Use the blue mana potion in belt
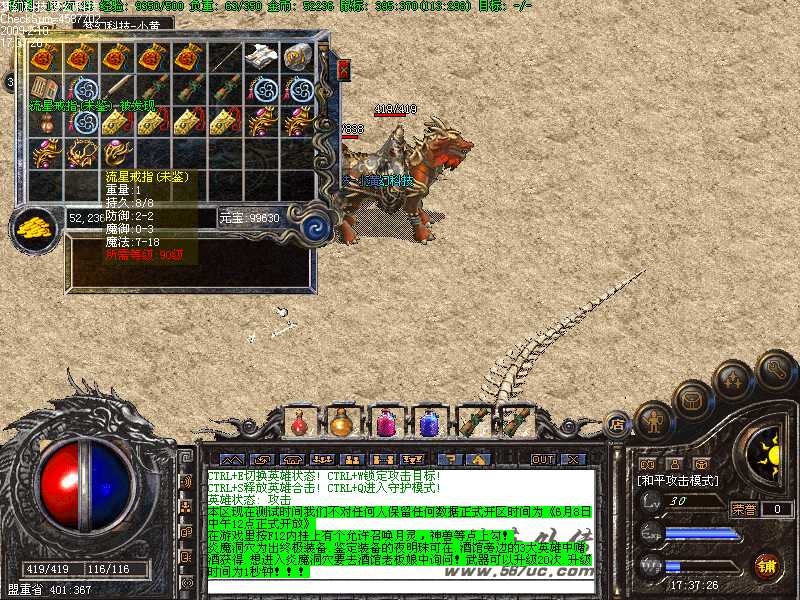 pyautogui.click(x=429, y=423)
